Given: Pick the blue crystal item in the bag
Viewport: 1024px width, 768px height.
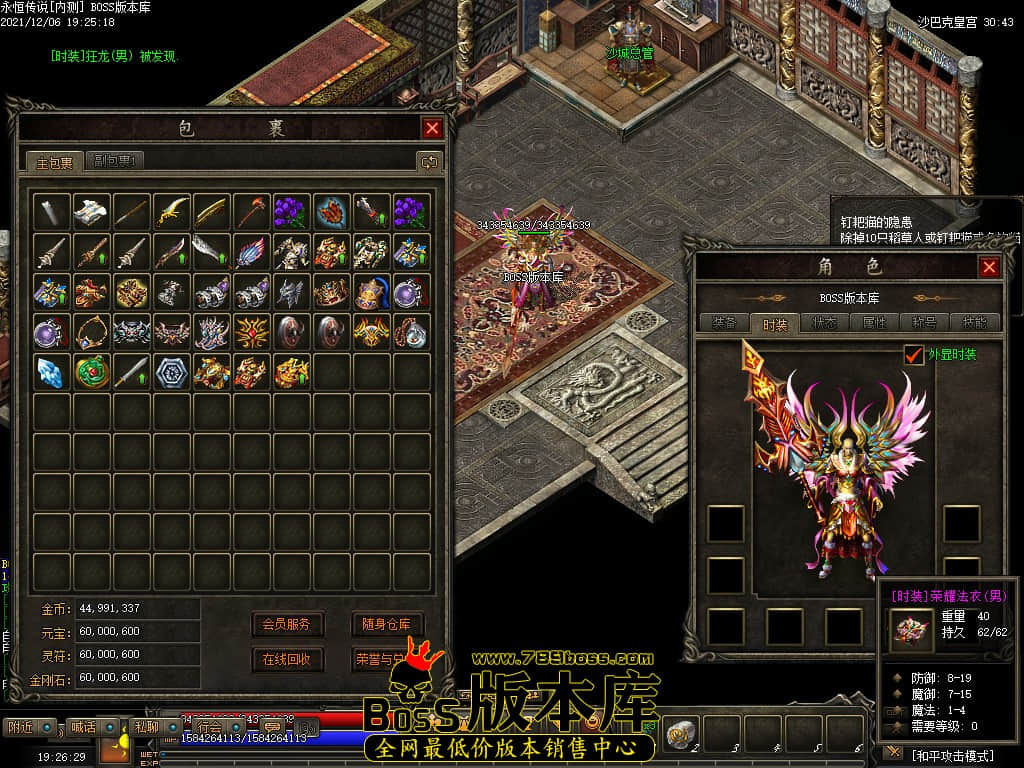Looking at the screenshot, I should [x=51, y=371].
